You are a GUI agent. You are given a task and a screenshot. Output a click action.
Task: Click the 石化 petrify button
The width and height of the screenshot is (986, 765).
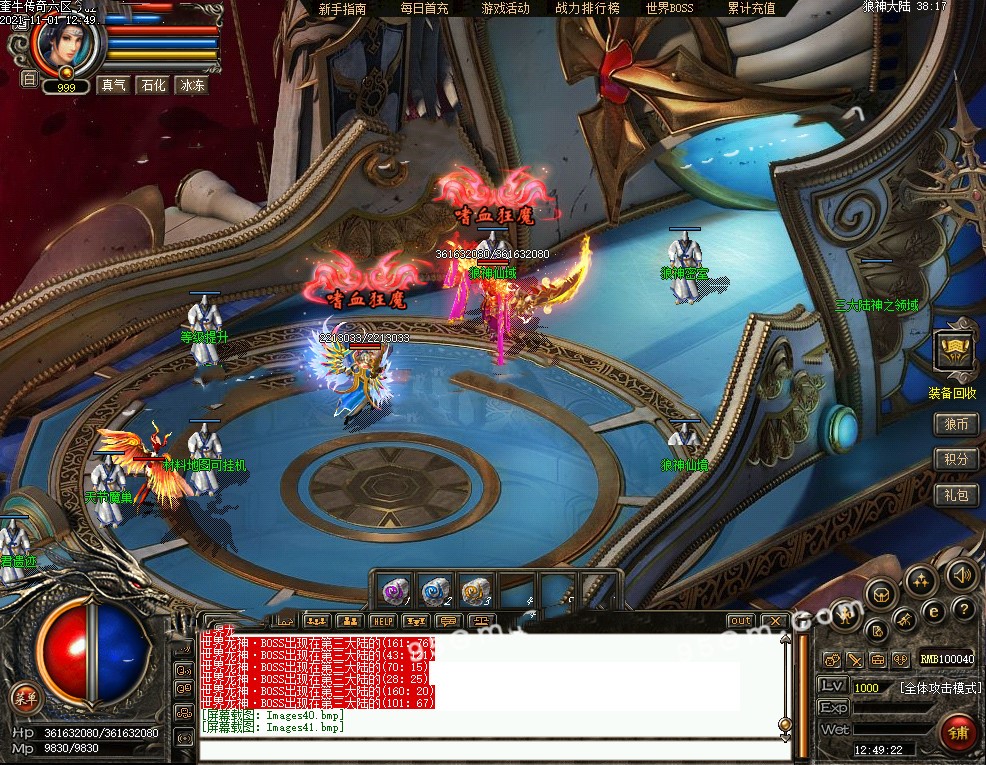153,86
